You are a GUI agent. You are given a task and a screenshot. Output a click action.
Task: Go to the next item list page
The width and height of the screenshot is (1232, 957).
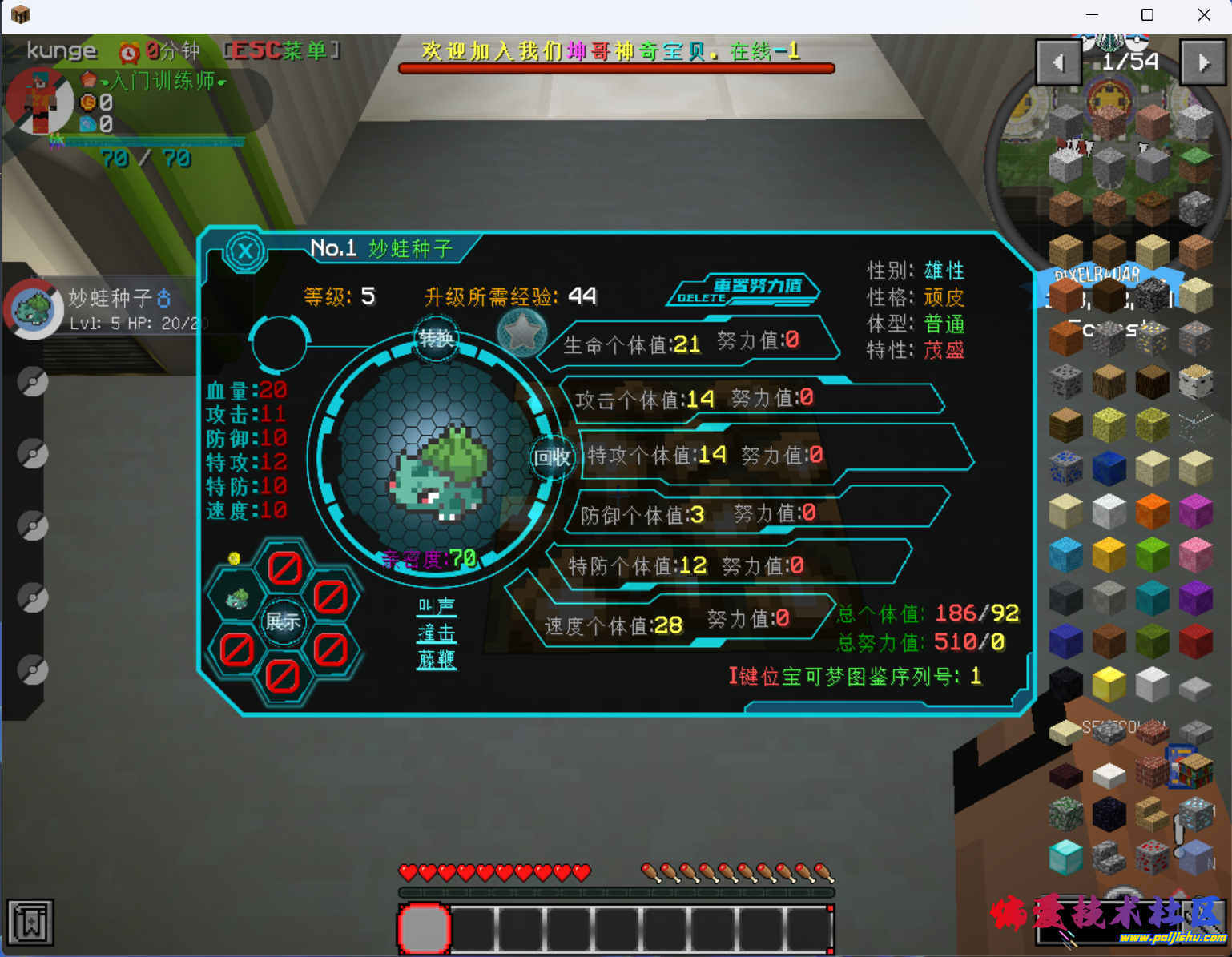coord(1203,62)
